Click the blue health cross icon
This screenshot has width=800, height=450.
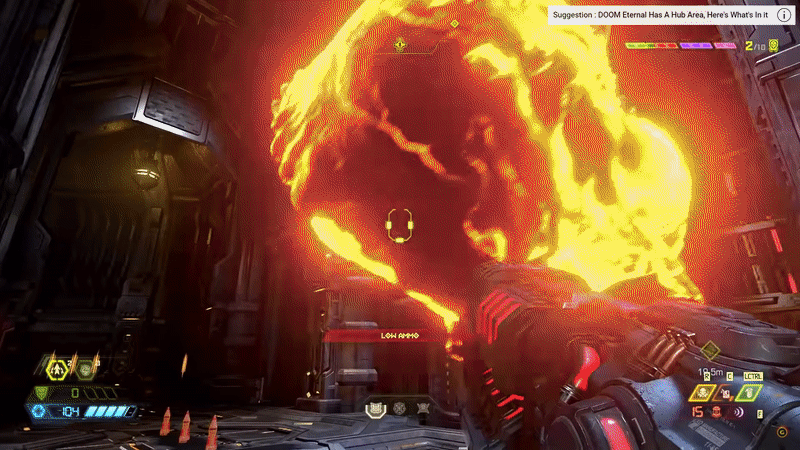39,411
